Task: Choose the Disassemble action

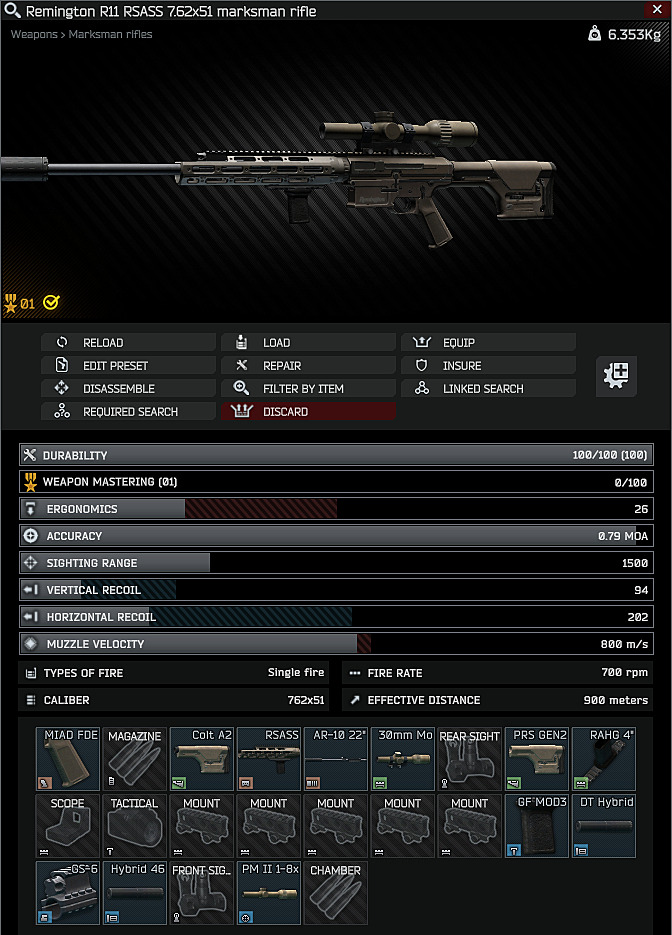Action: (x=128, y=389)
